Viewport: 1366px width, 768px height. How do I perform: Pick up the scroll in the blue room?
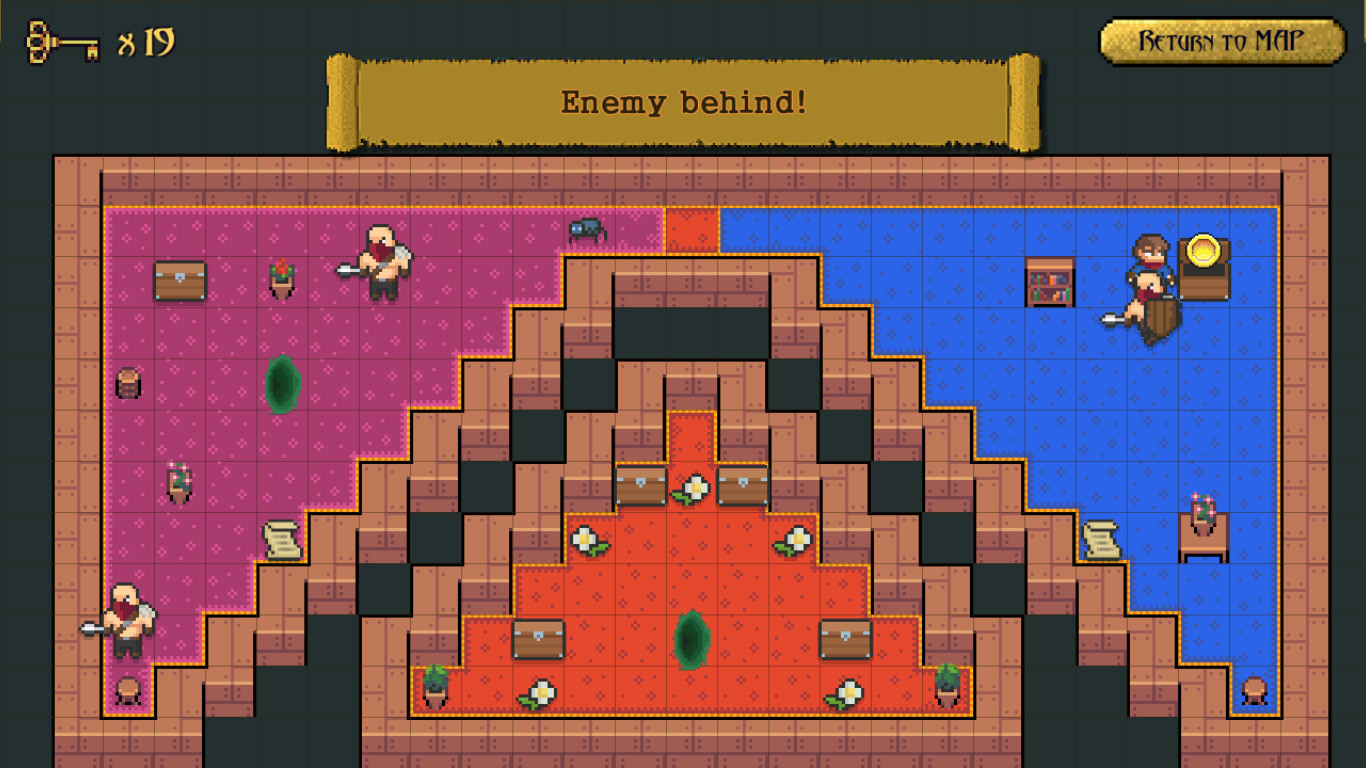coord(1100,540)
